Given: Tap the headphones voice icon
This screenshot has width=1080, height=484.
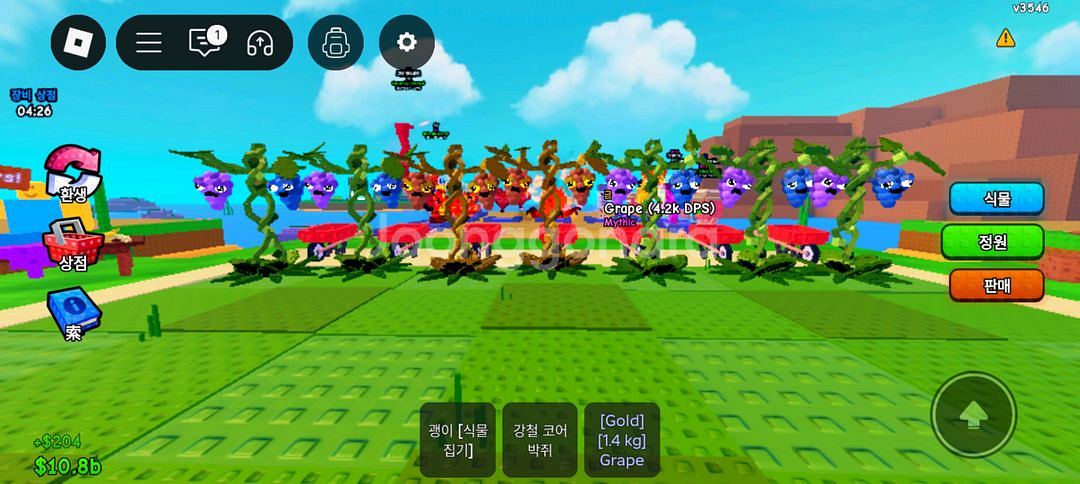Looking at the screenshot, I should 260,43.
